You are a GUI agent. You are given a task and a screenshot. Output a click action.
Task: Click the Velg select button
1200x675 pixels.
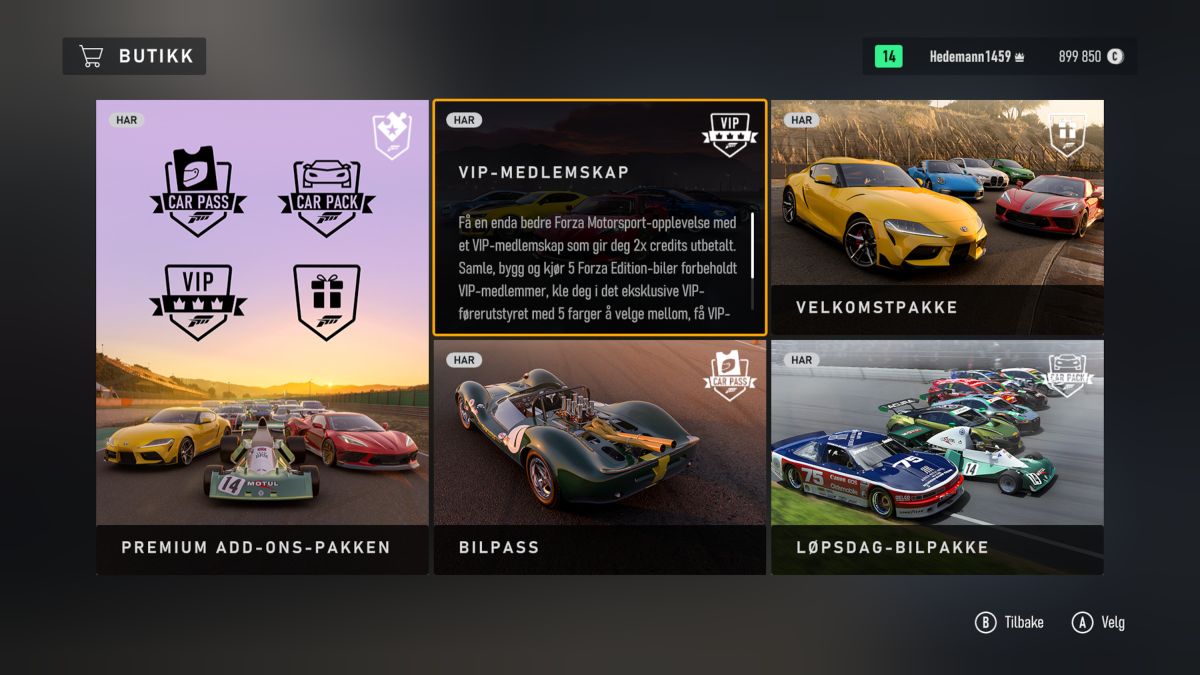[1098, 622]
